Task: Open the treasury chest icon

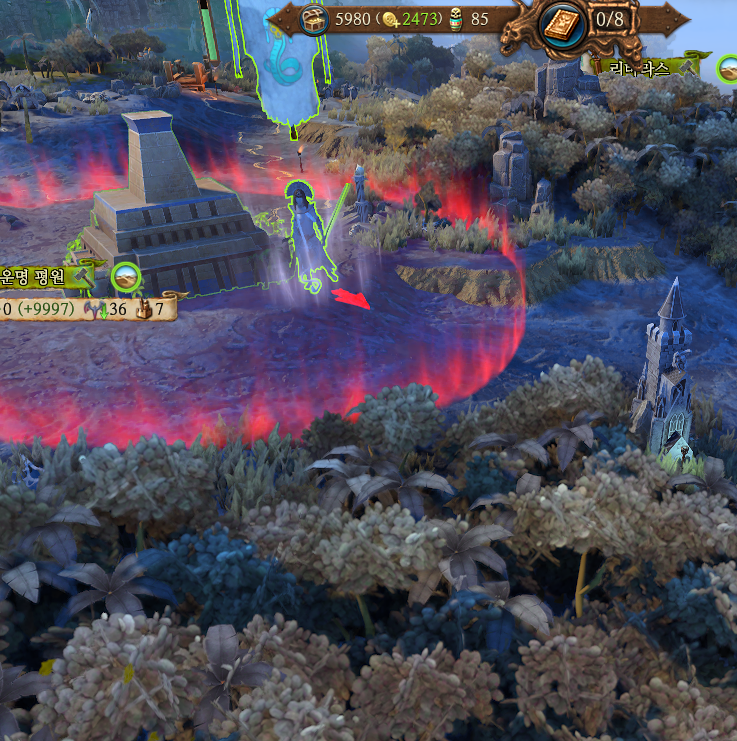Action: click(314, 18)
